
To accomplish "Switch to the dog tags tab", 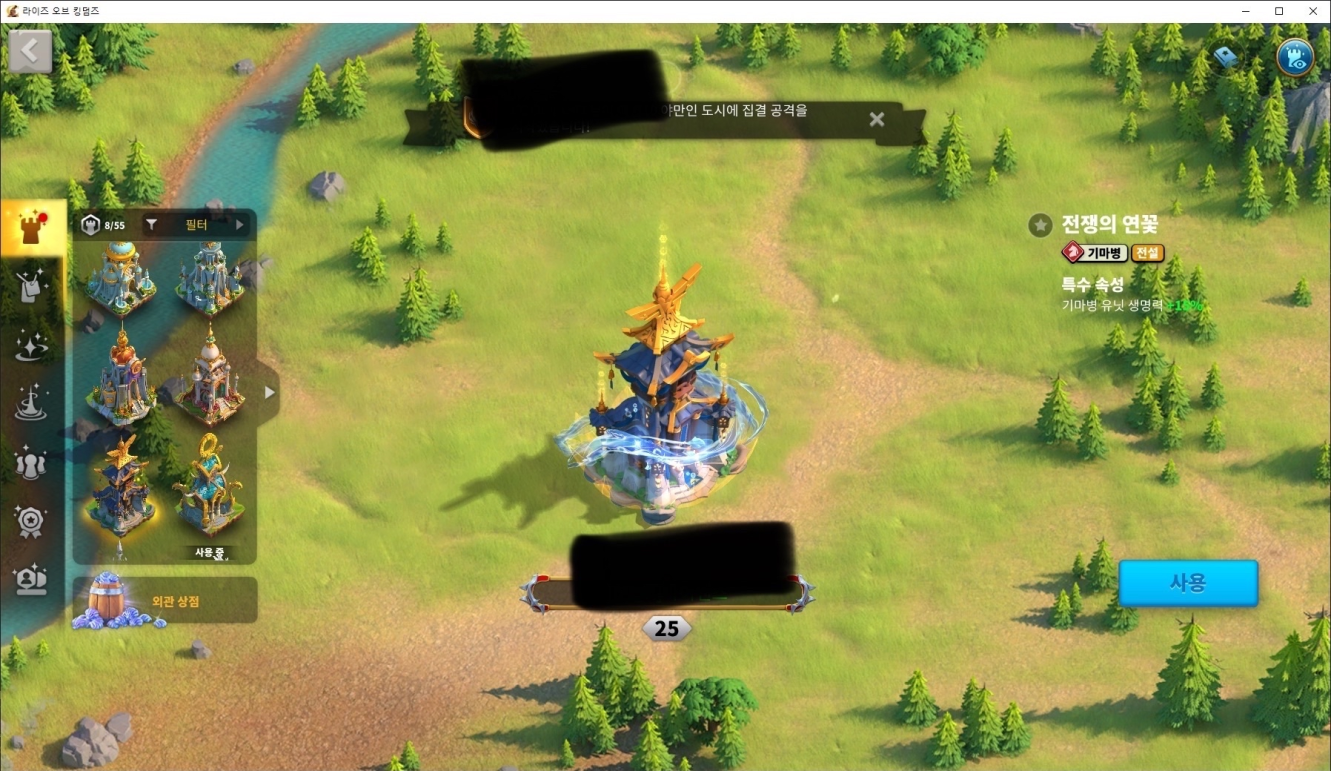I will [32, 287].
